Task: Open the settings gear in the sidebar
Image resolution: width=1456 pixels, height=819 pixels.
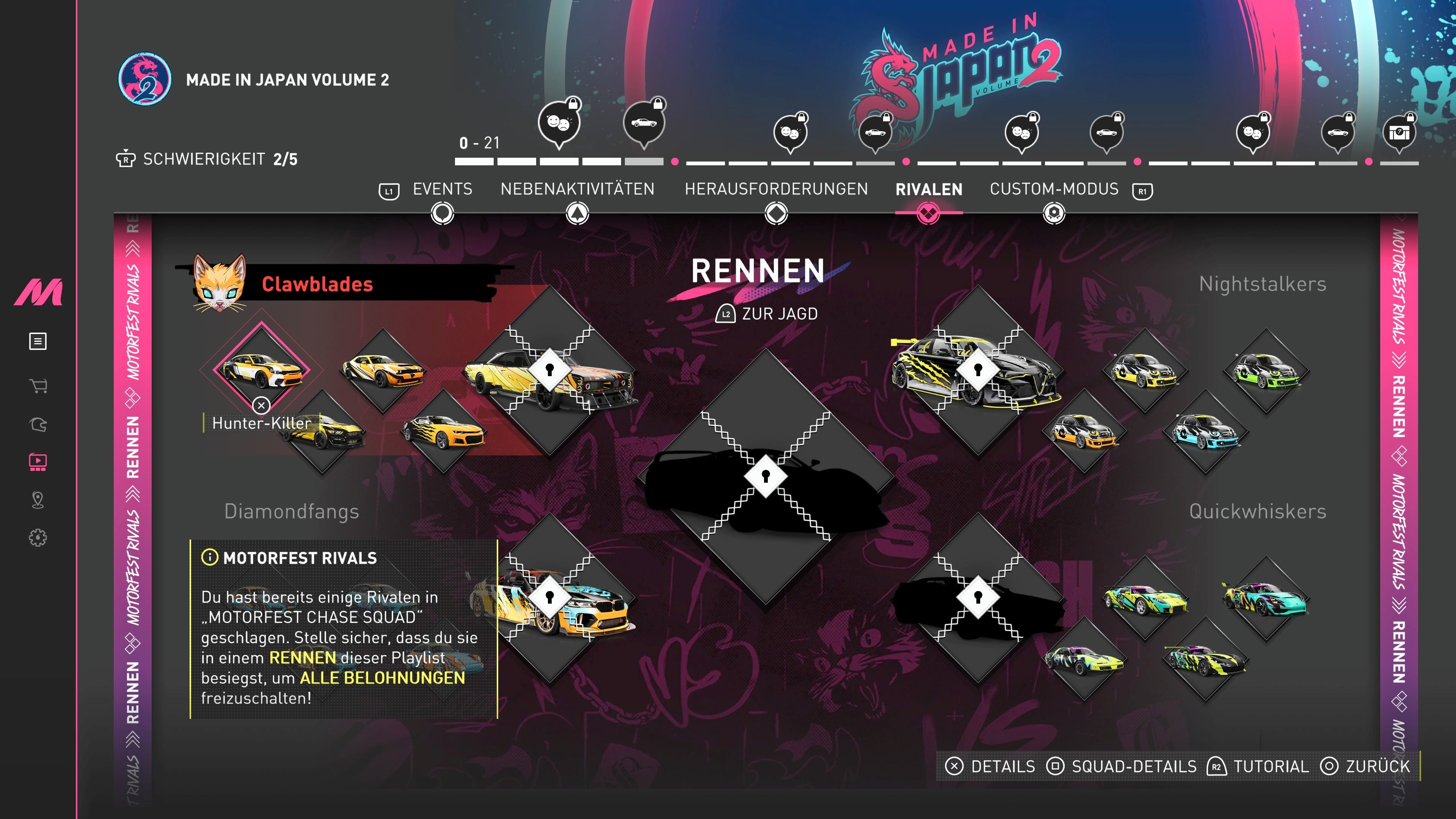Action: pos(38,538)
